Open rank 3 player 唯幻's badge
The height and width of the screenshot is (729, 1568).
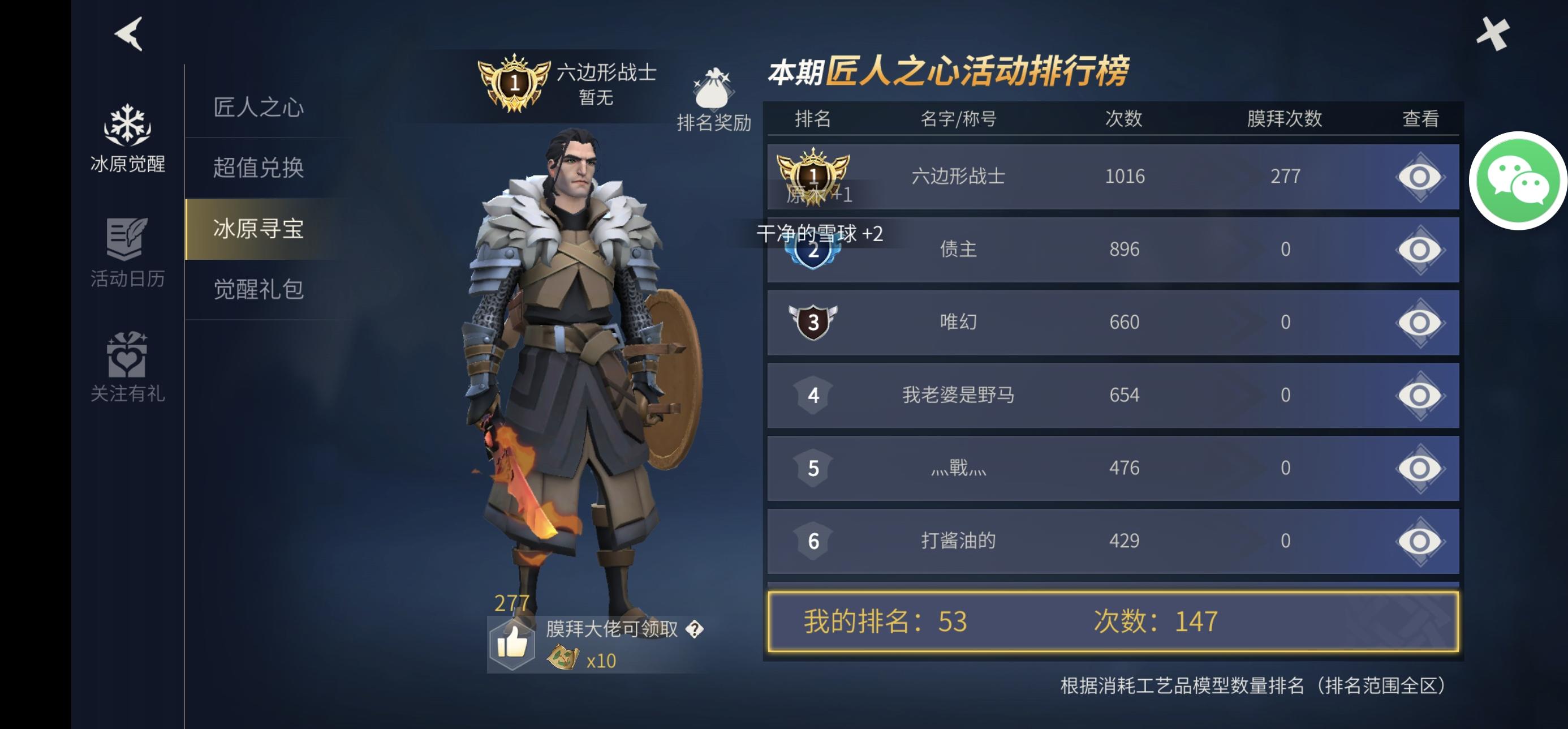(x=814, y=321)
